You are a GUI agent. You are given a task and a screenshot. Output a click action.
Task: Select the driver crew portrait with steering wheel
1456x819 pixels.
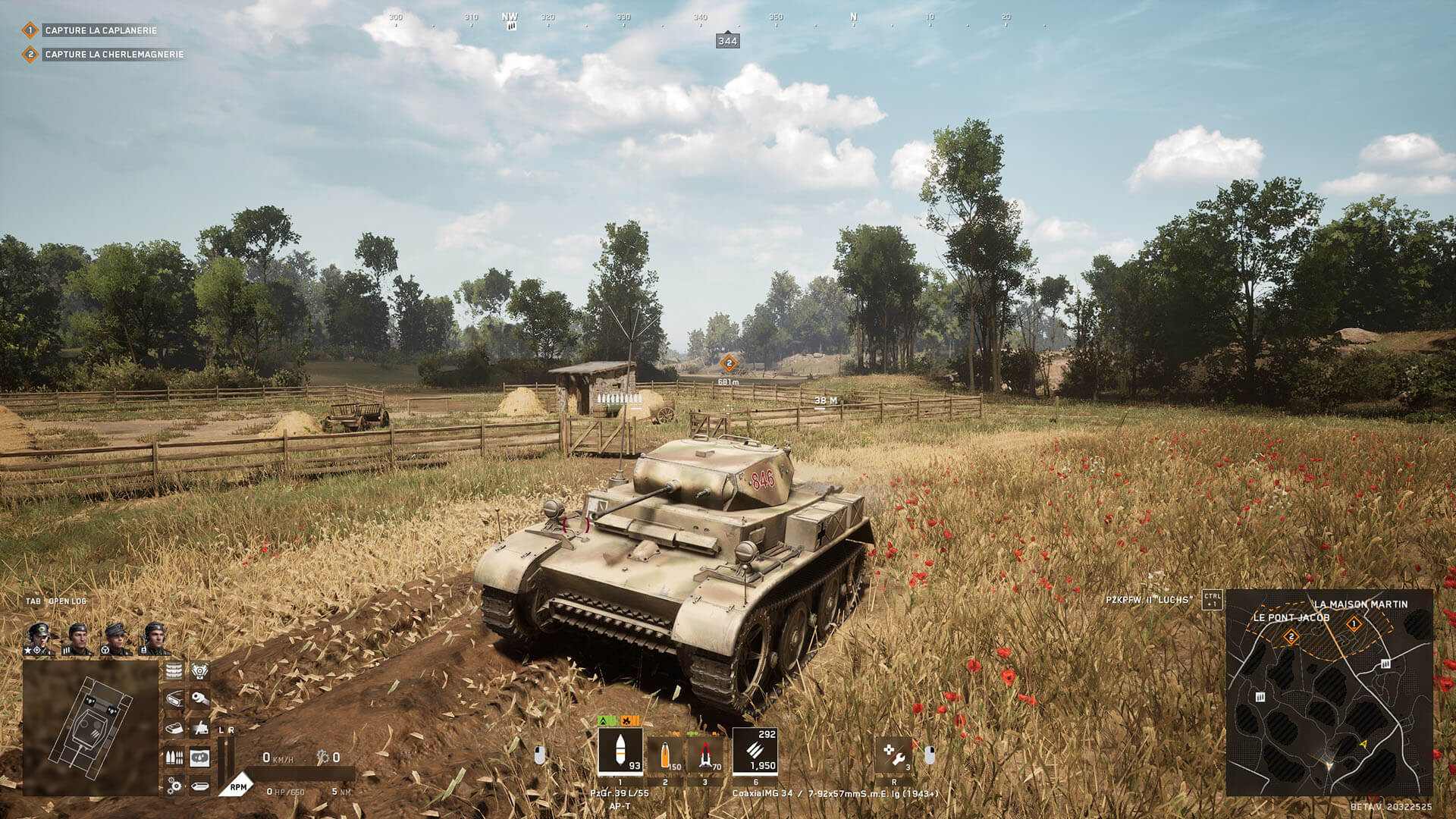tap(116, 639)
